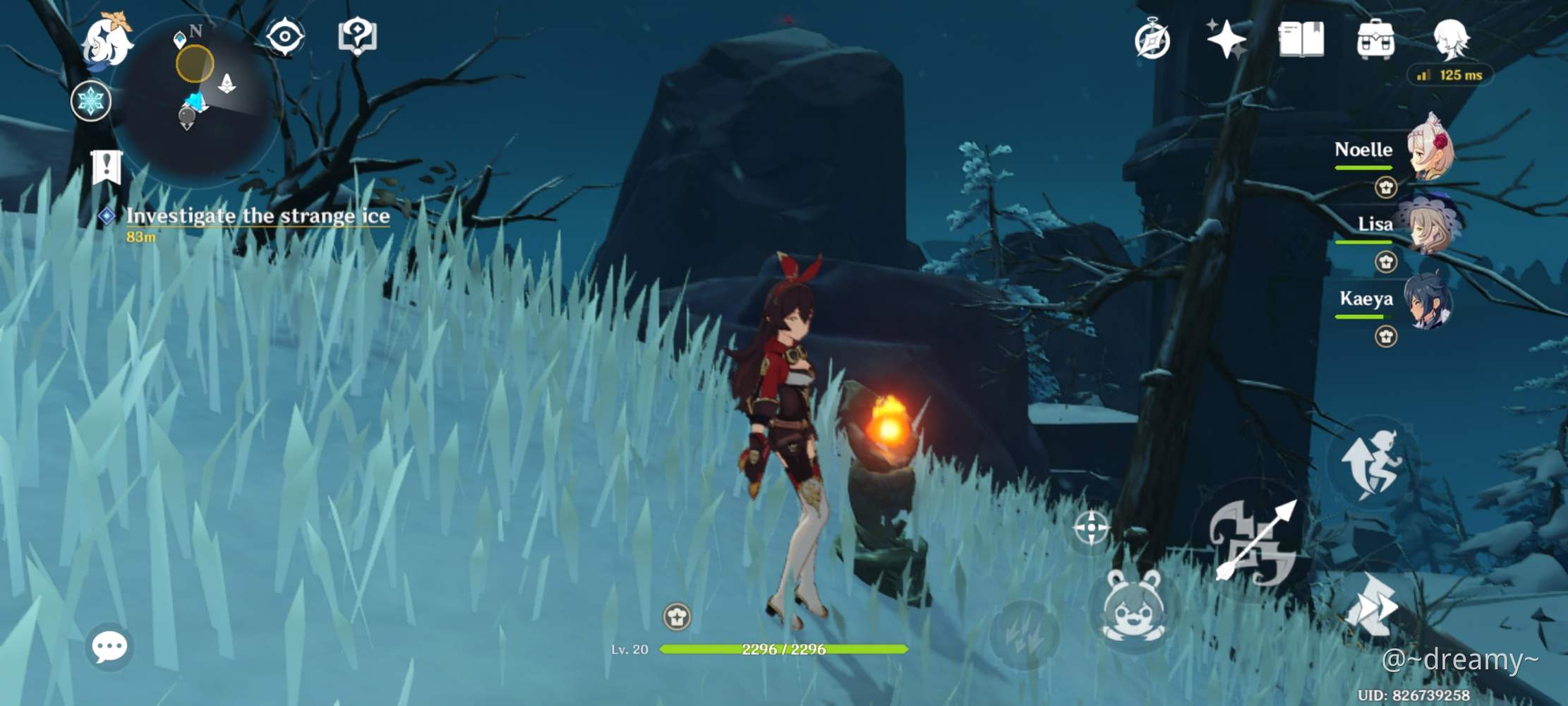Activate Elemental Sight eye icon

point(286,35)
